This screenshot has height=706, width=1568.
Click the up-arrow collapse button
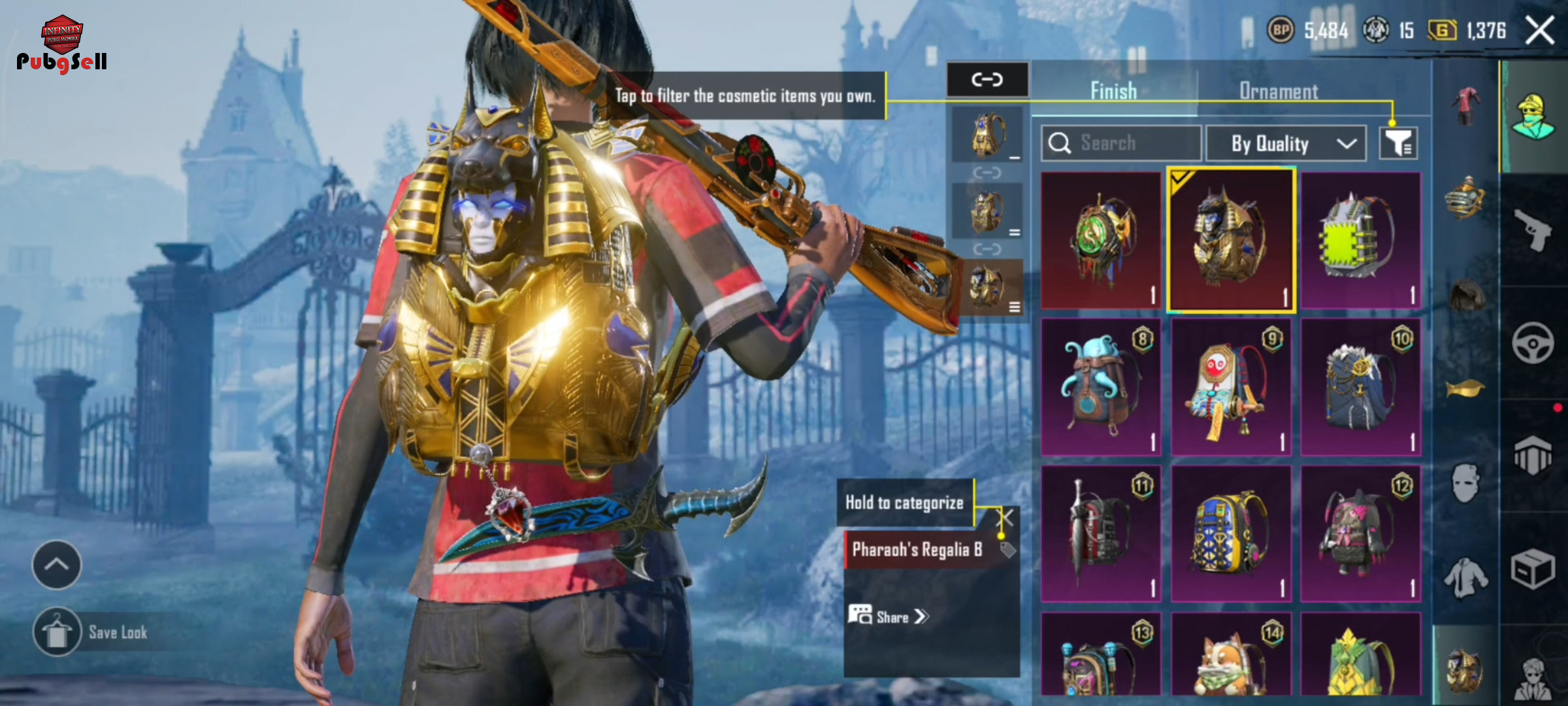[57, 565]
